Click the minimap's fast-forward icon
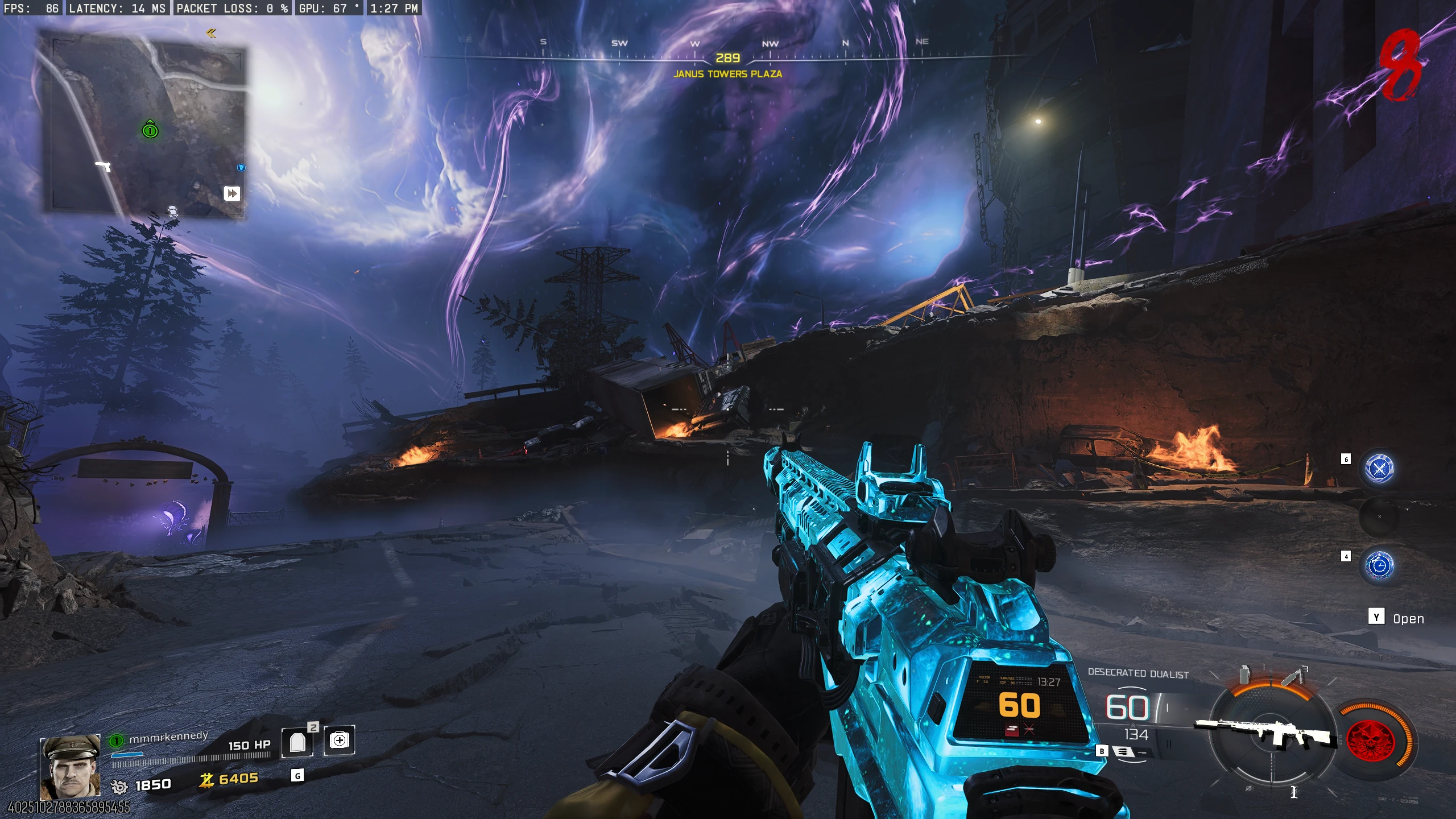 pos(232,194)
